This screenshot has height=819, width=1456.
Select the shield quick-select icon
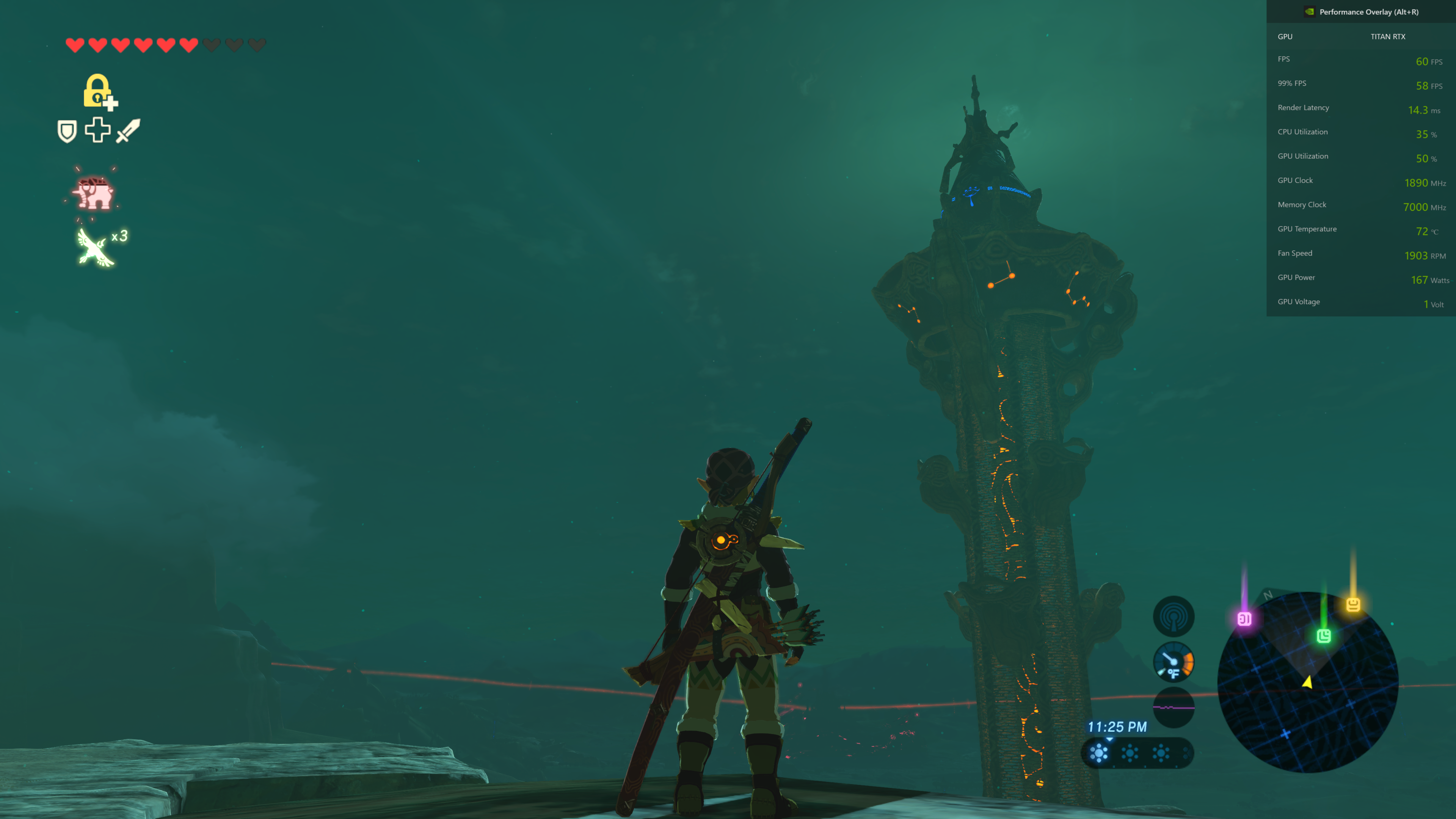67,131
